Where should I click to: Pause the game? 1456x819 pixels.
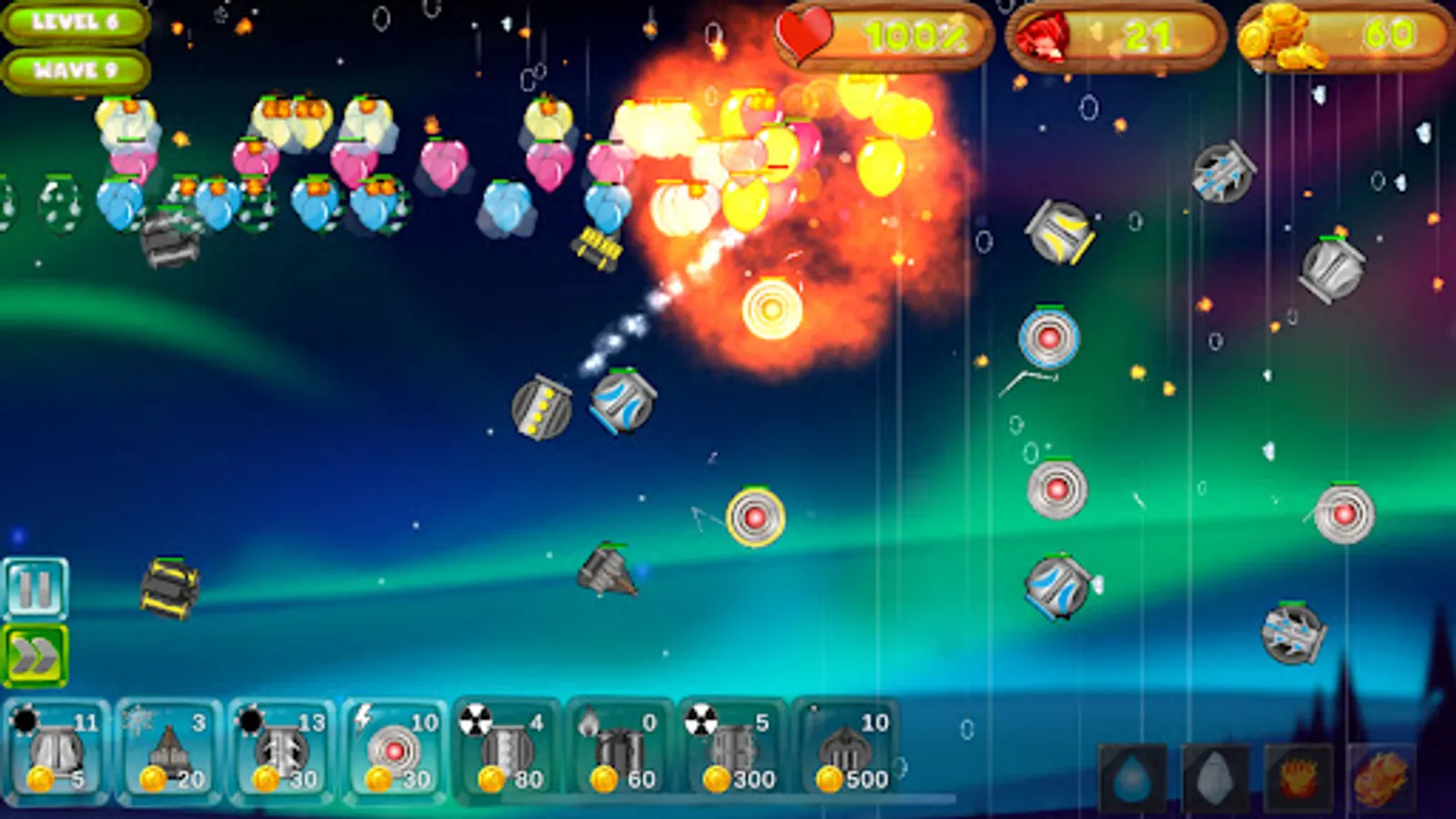35,589
